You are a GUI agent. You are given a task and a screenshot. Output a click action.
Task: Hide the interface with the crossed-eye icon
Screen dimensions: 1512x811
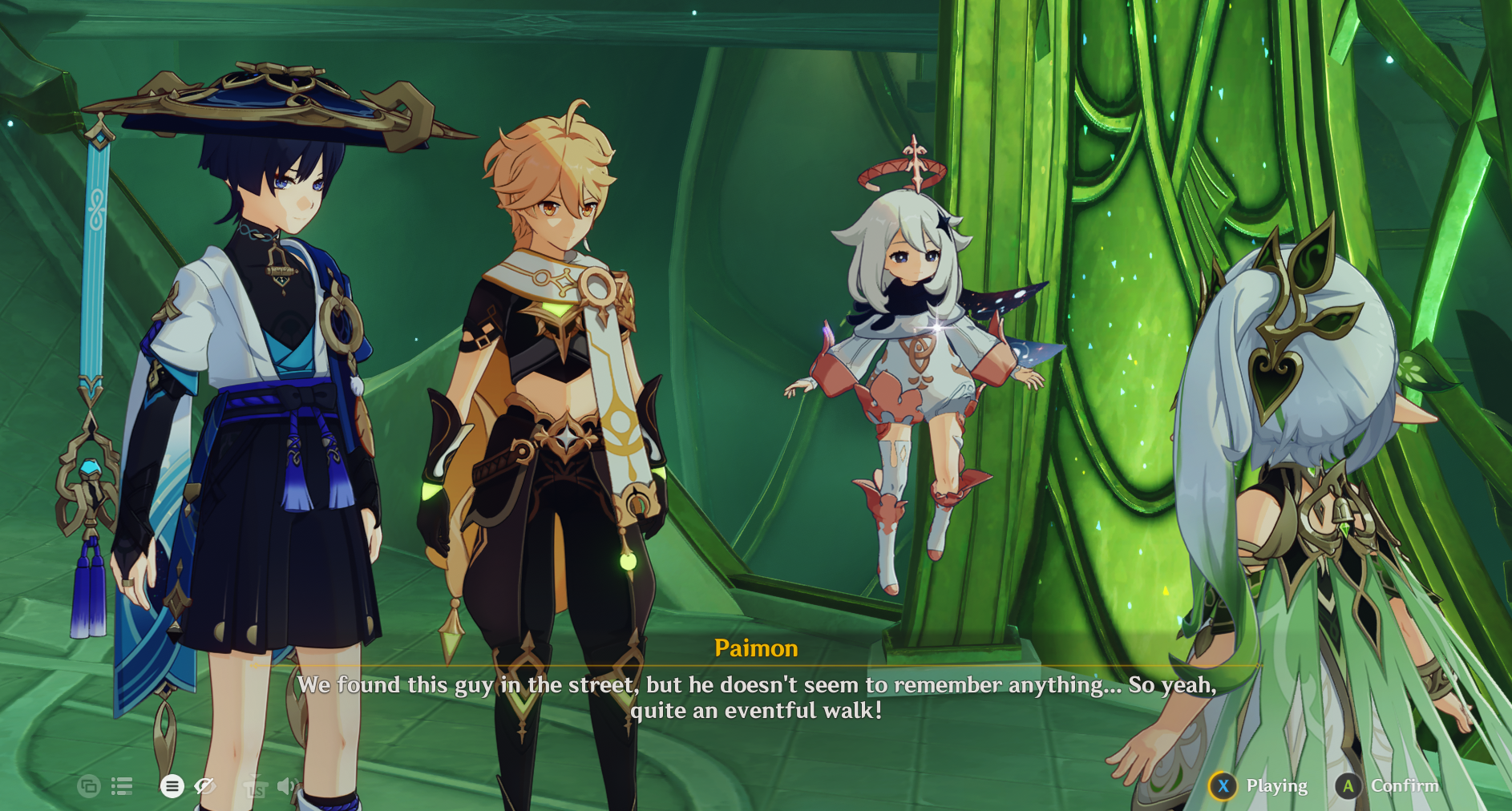pos(205,786)
